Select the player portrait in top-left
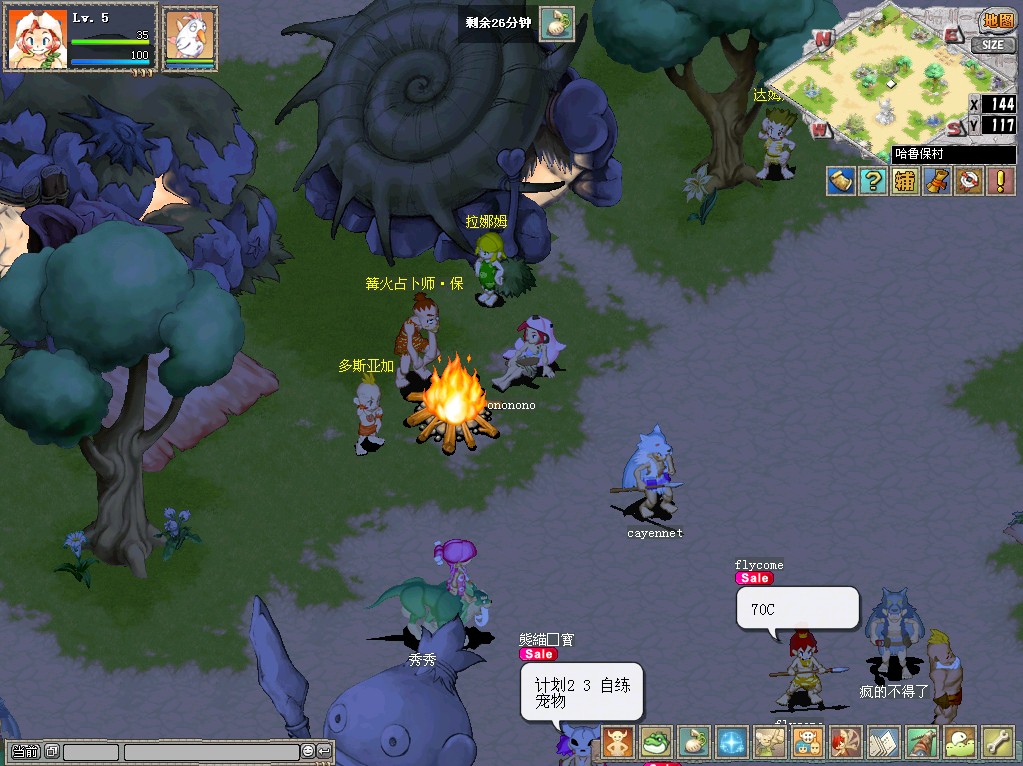 pyautogui.click(x=36, y=38)
